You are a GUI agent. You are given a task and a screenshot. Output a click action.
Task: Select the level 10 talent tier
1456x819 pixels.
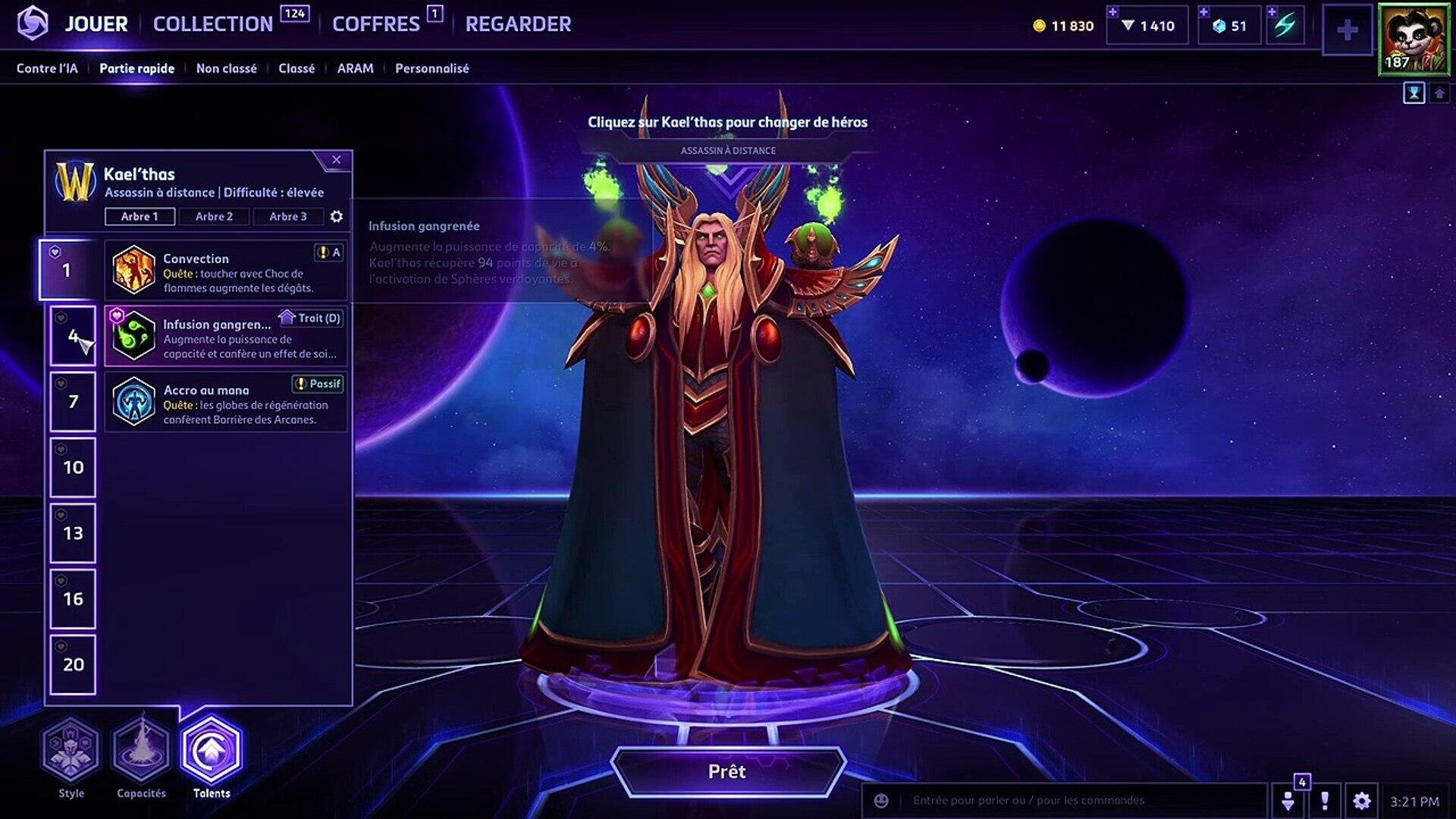(x=73, y=468)
